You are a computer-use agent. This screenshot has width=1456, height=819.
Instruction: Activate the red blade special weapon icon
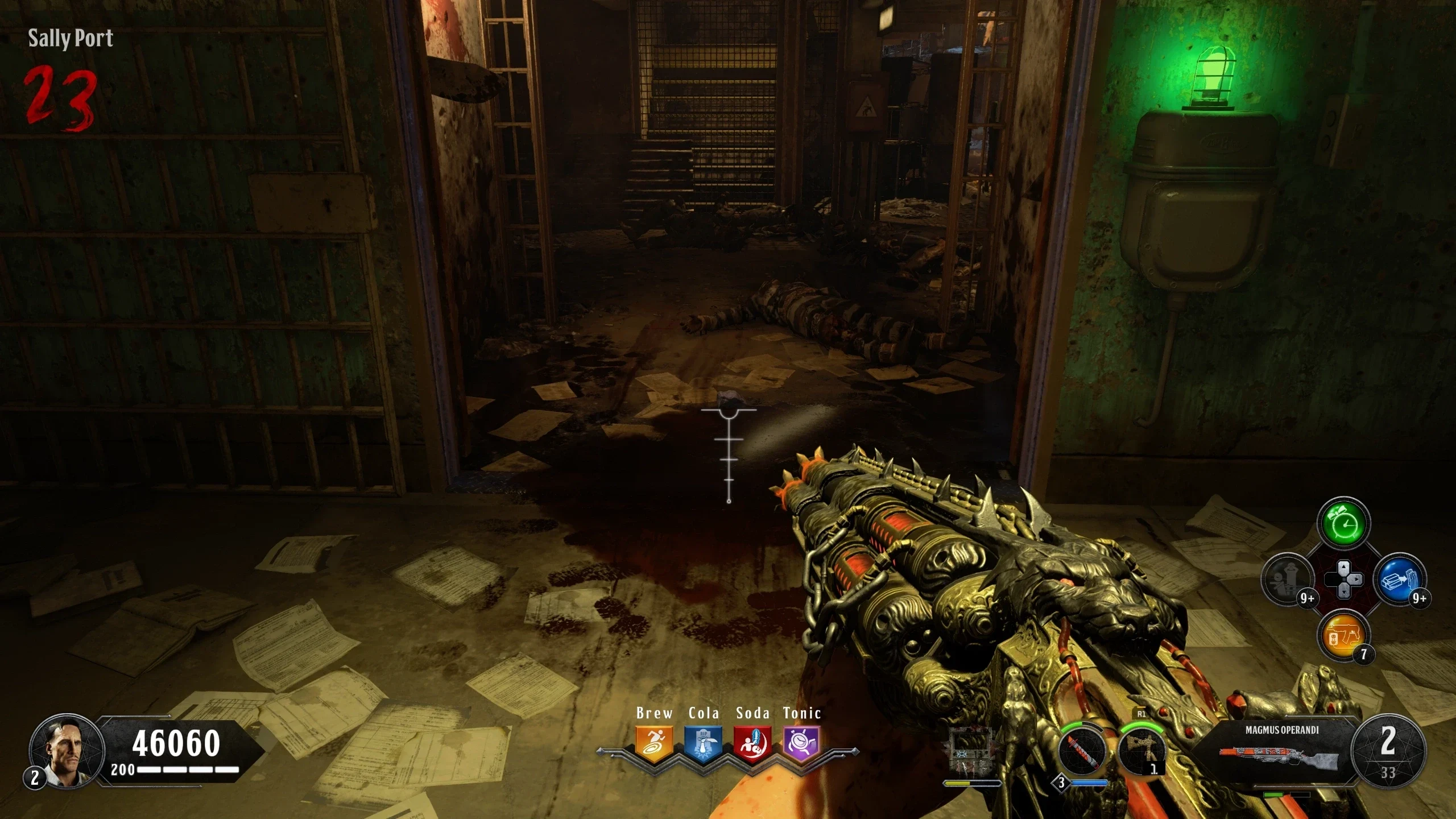coord(1082,752)
